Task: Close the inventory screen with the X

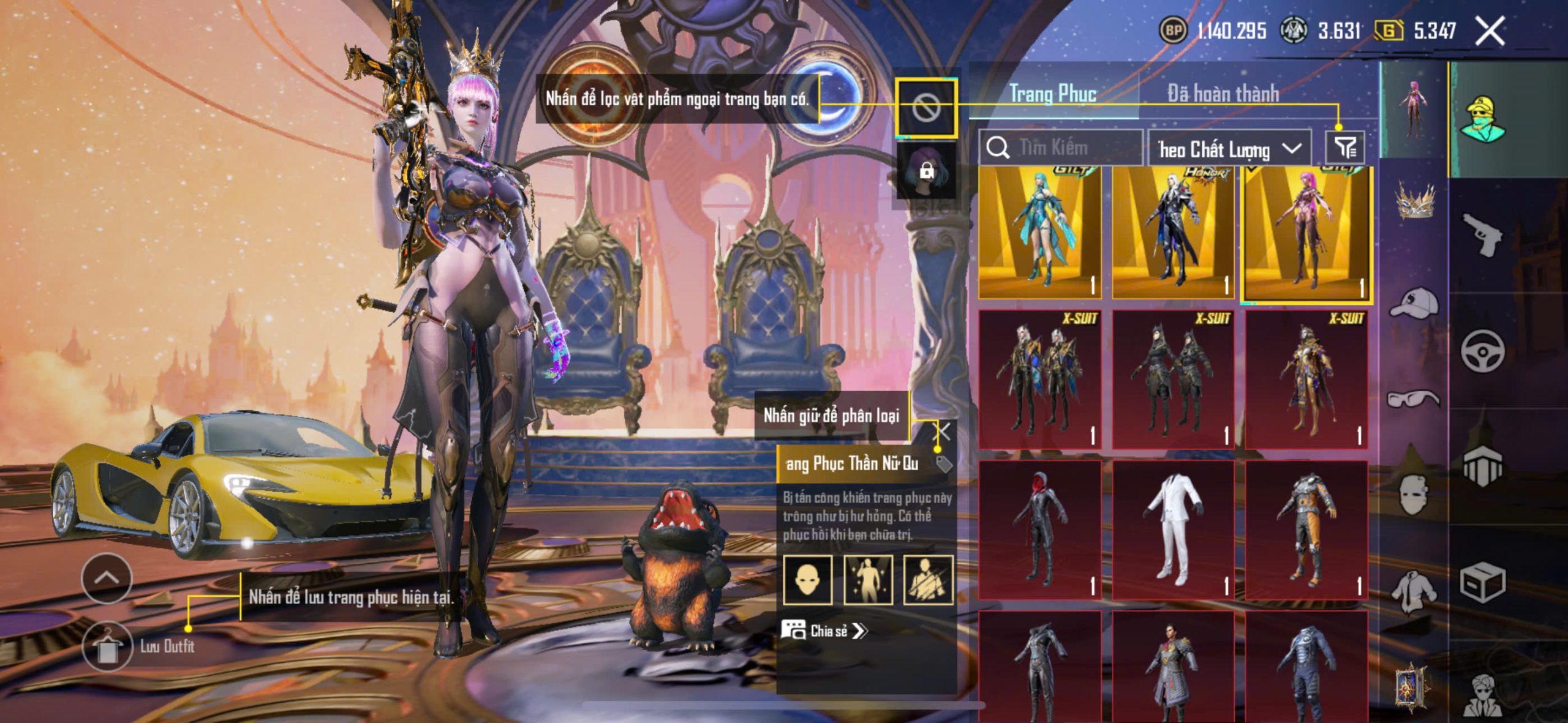Action: (x=1489, y=31)
